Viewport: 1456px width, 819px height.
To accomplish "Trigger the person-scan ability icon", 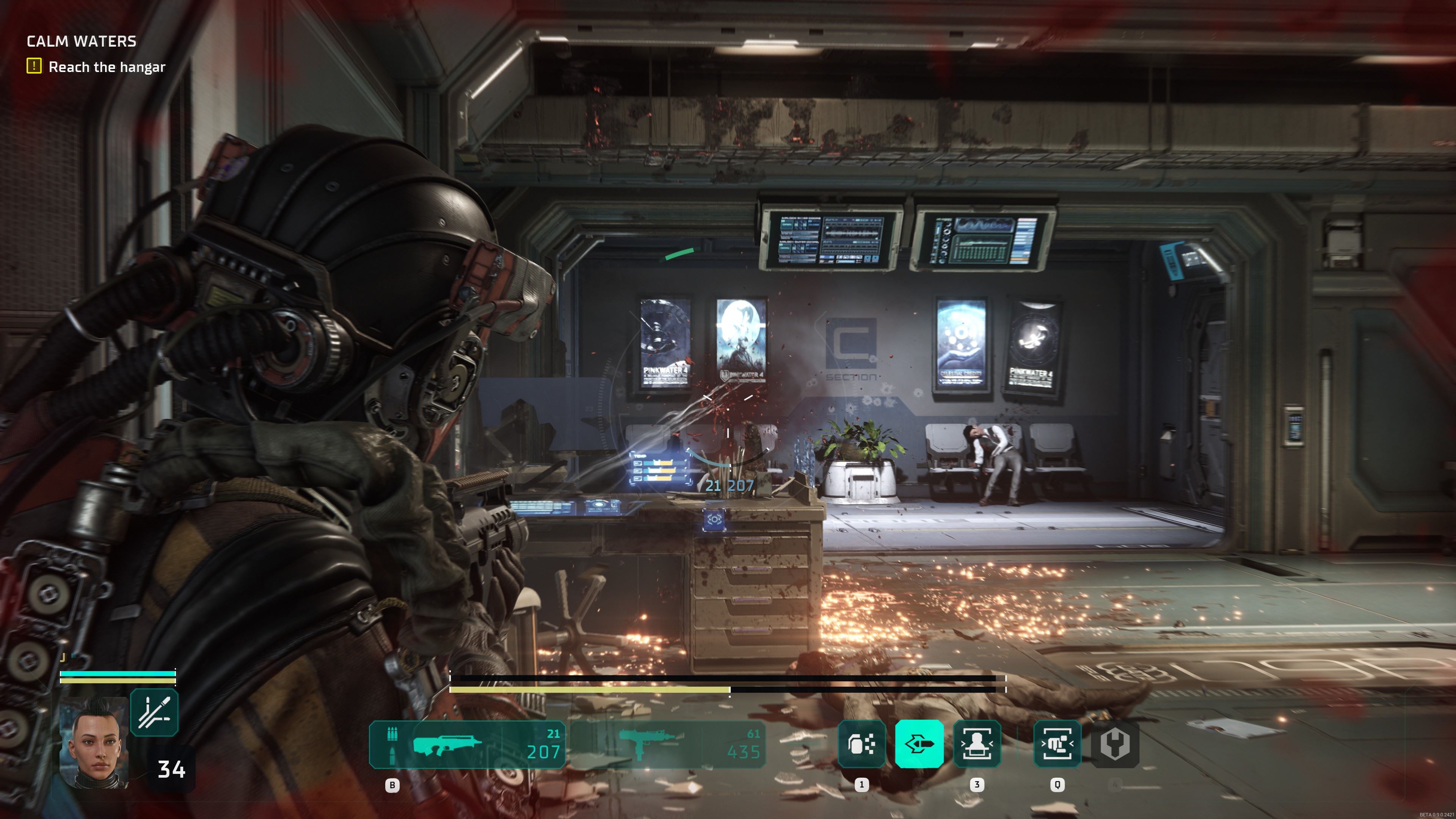I will click(977, 744).
